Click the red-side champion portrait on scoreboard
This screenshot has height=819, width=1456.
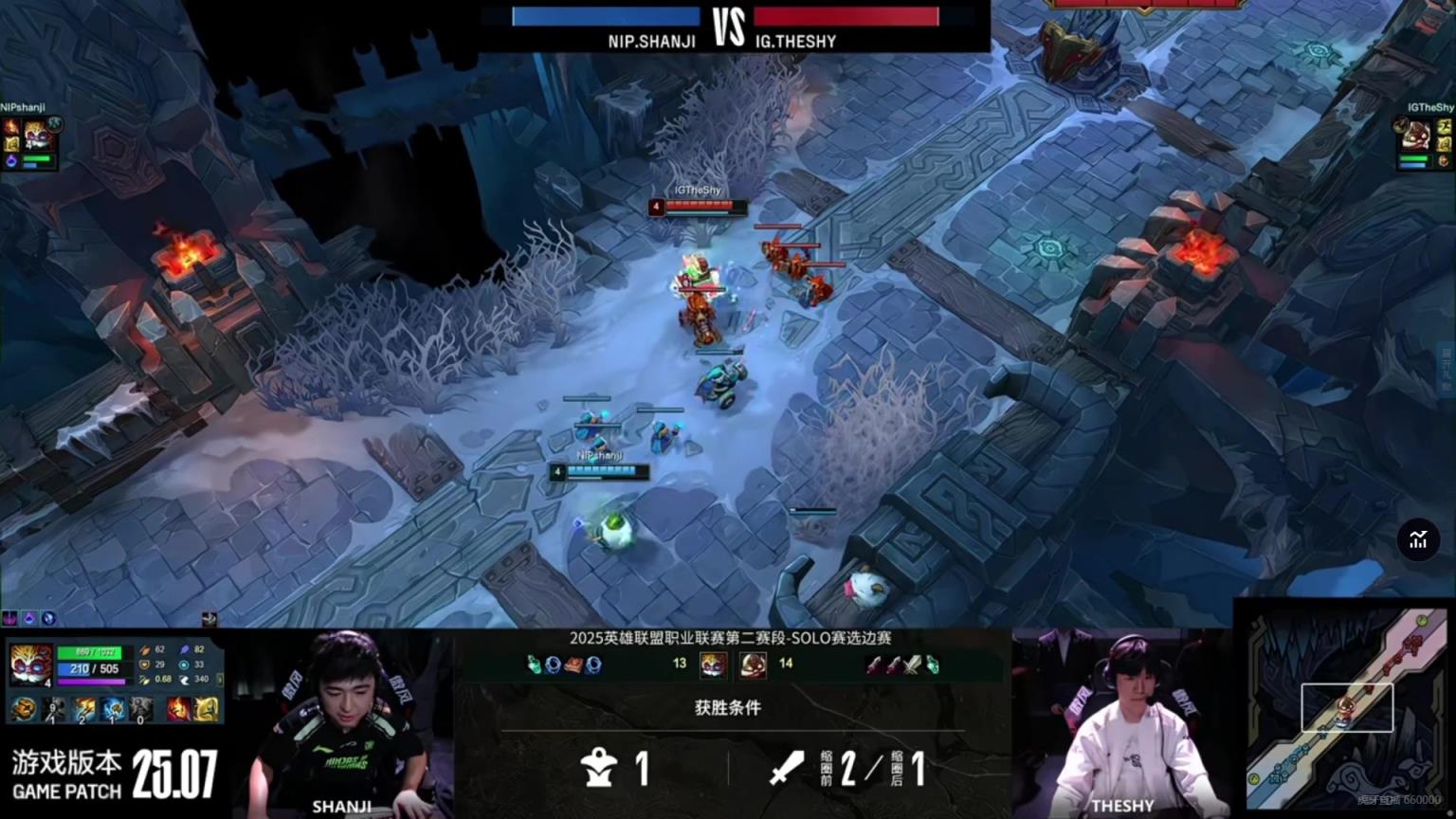(x=754, y=664)
